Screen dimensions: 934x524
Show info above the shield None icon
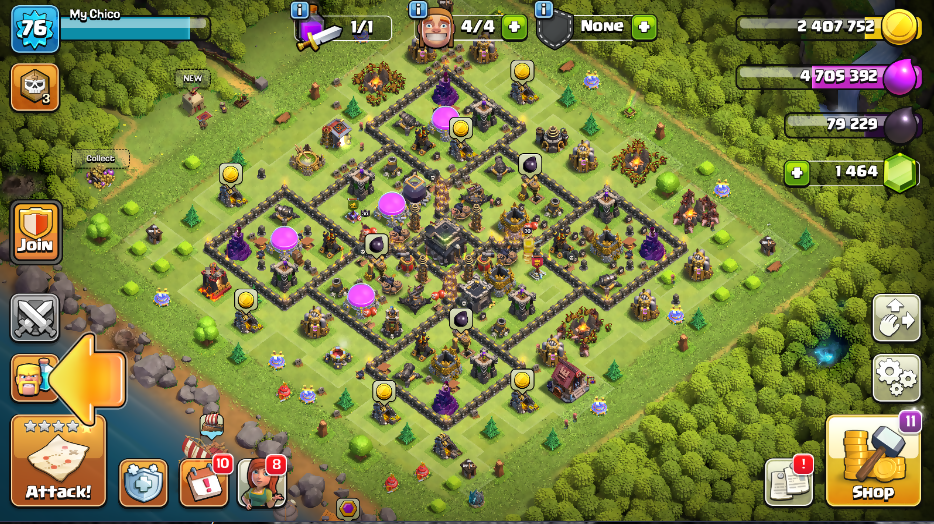(x=544, y=10)
